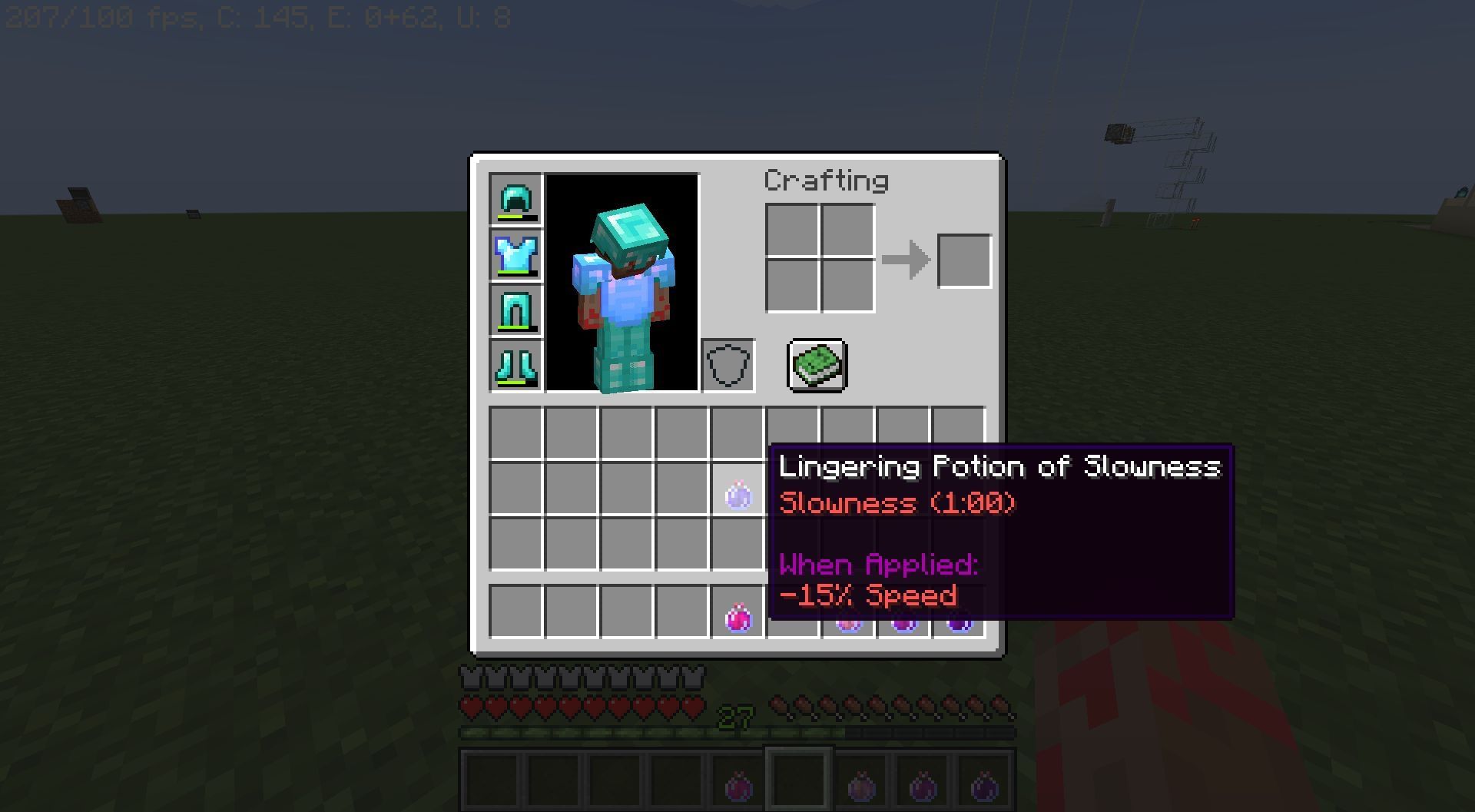Open the recipe book with the green book icon
The height and width of the screenshot is (812, 1475).
817,365
